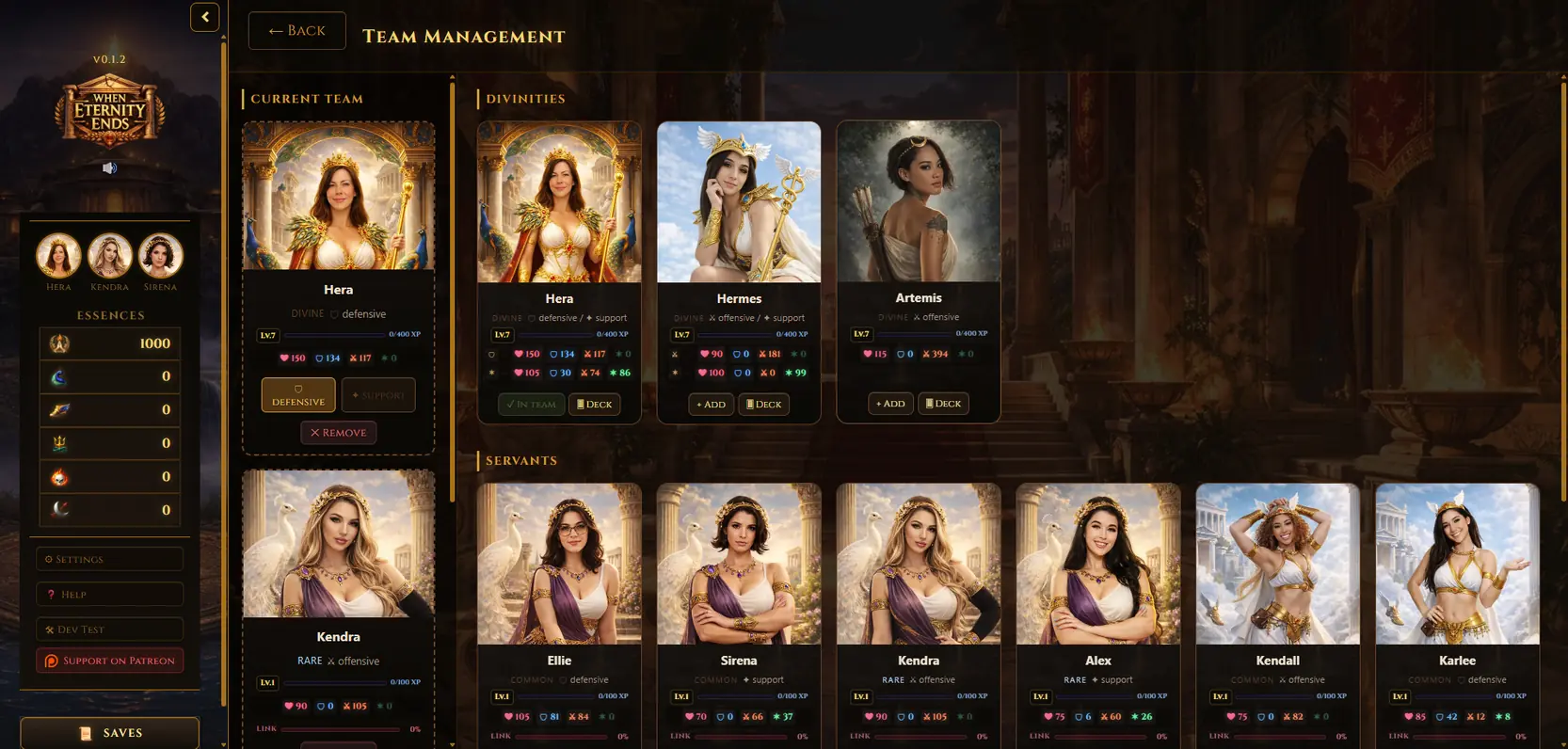Add Artemis to the team
The height and width of the screenshot is (749, 1568).
(x=890, y=404)
